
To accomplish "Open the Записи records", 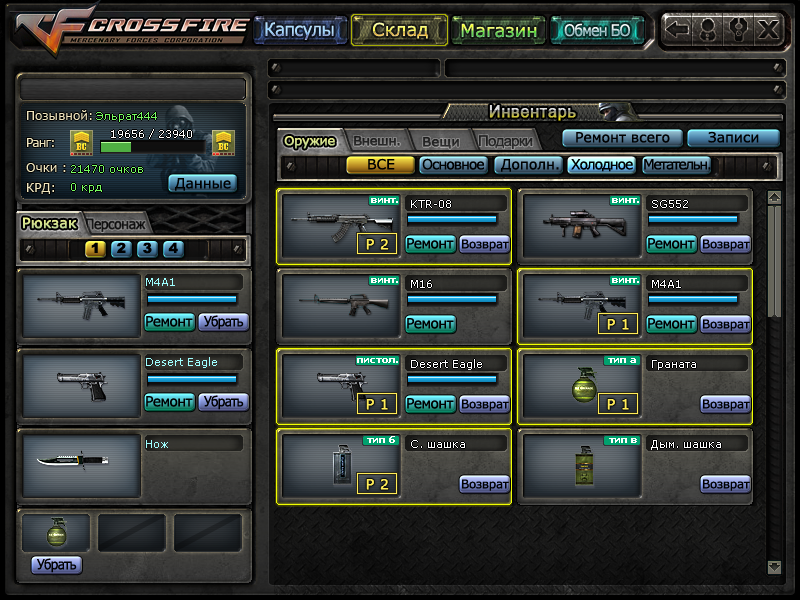I will [x=733, y=138].
